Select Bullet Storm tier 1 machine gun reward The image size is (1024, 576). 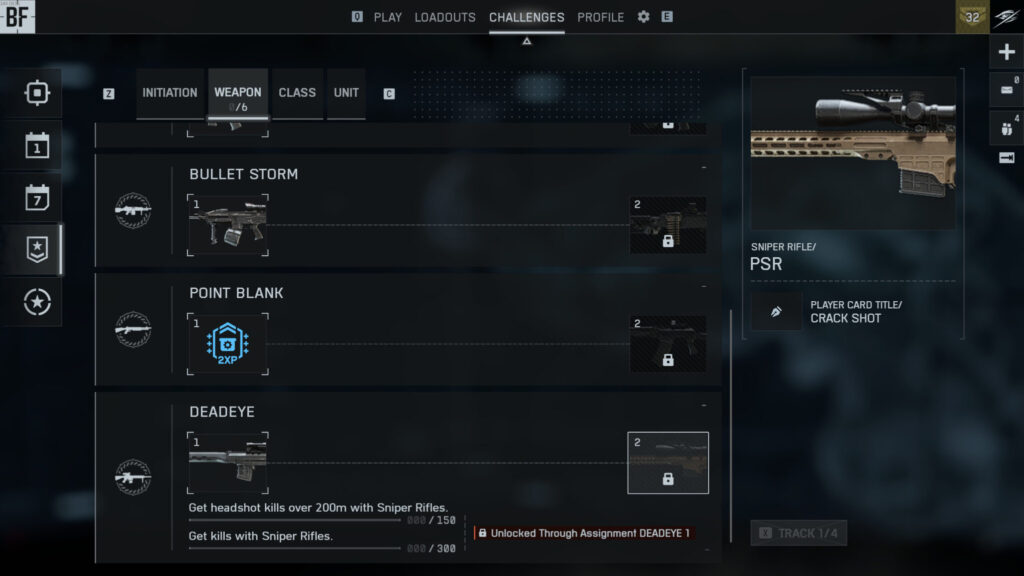(228, 225)
